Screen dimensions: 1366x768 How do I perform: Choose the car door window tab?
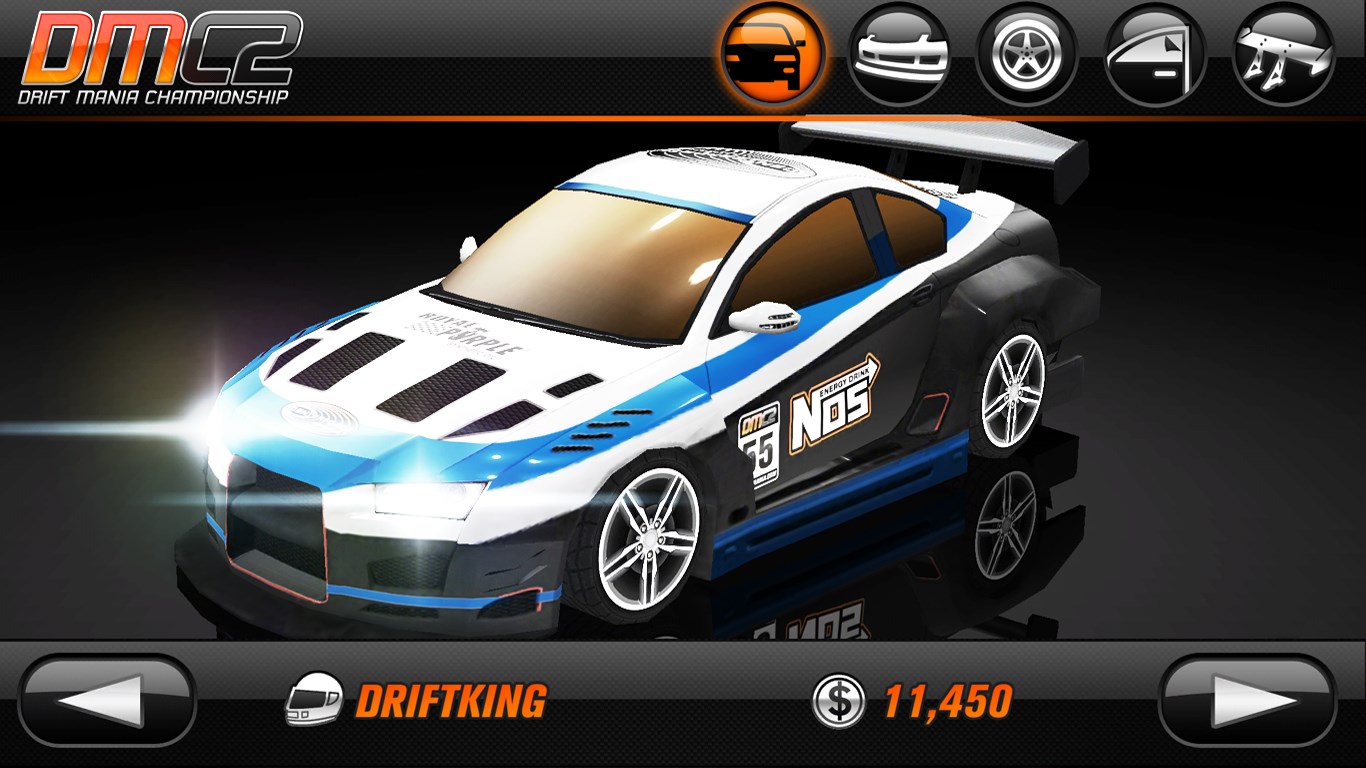pyautogui.click(x=1155, y=55)
